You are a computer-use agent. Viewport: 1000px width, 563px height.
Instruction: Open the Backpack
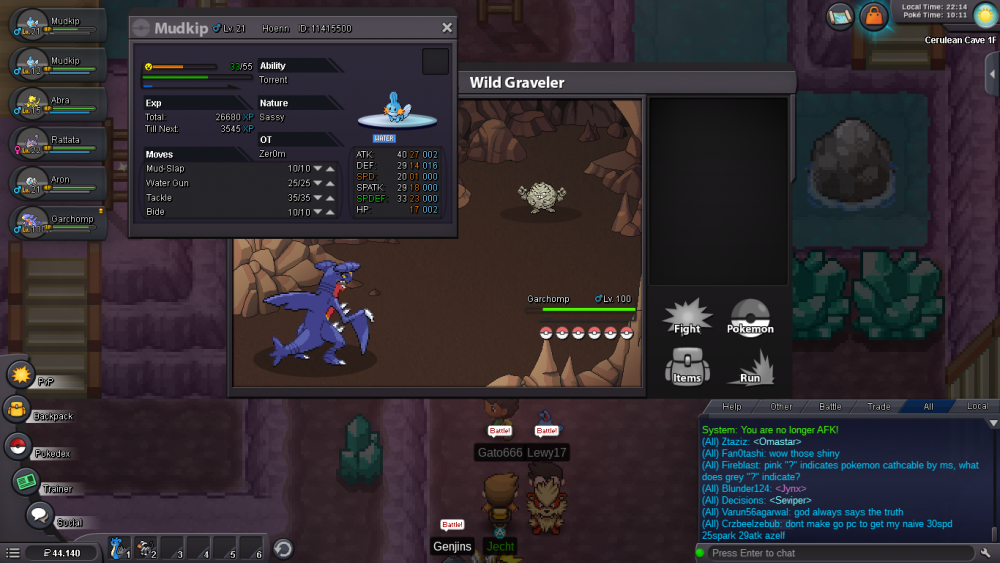point(17,409)
